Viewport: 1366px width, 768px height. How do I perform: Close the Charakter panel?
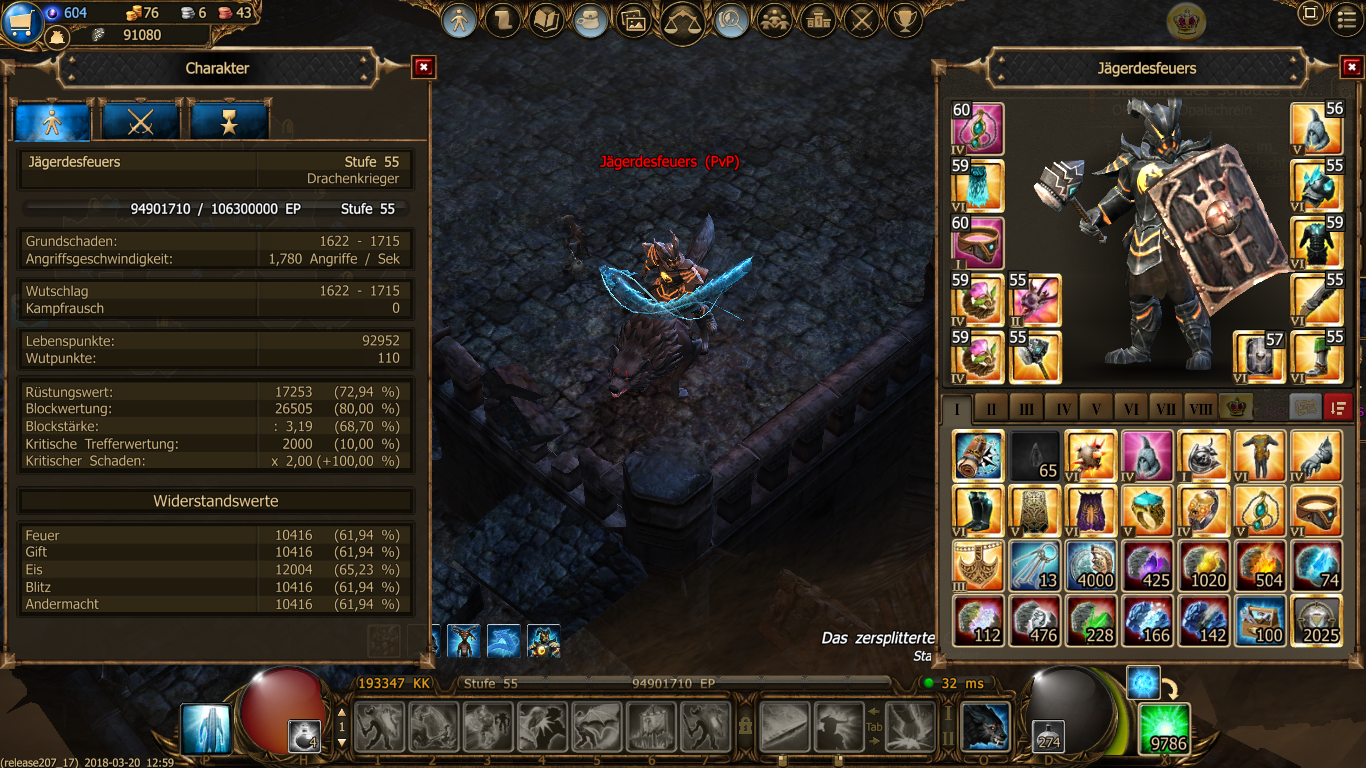click(x=424, y=67)
